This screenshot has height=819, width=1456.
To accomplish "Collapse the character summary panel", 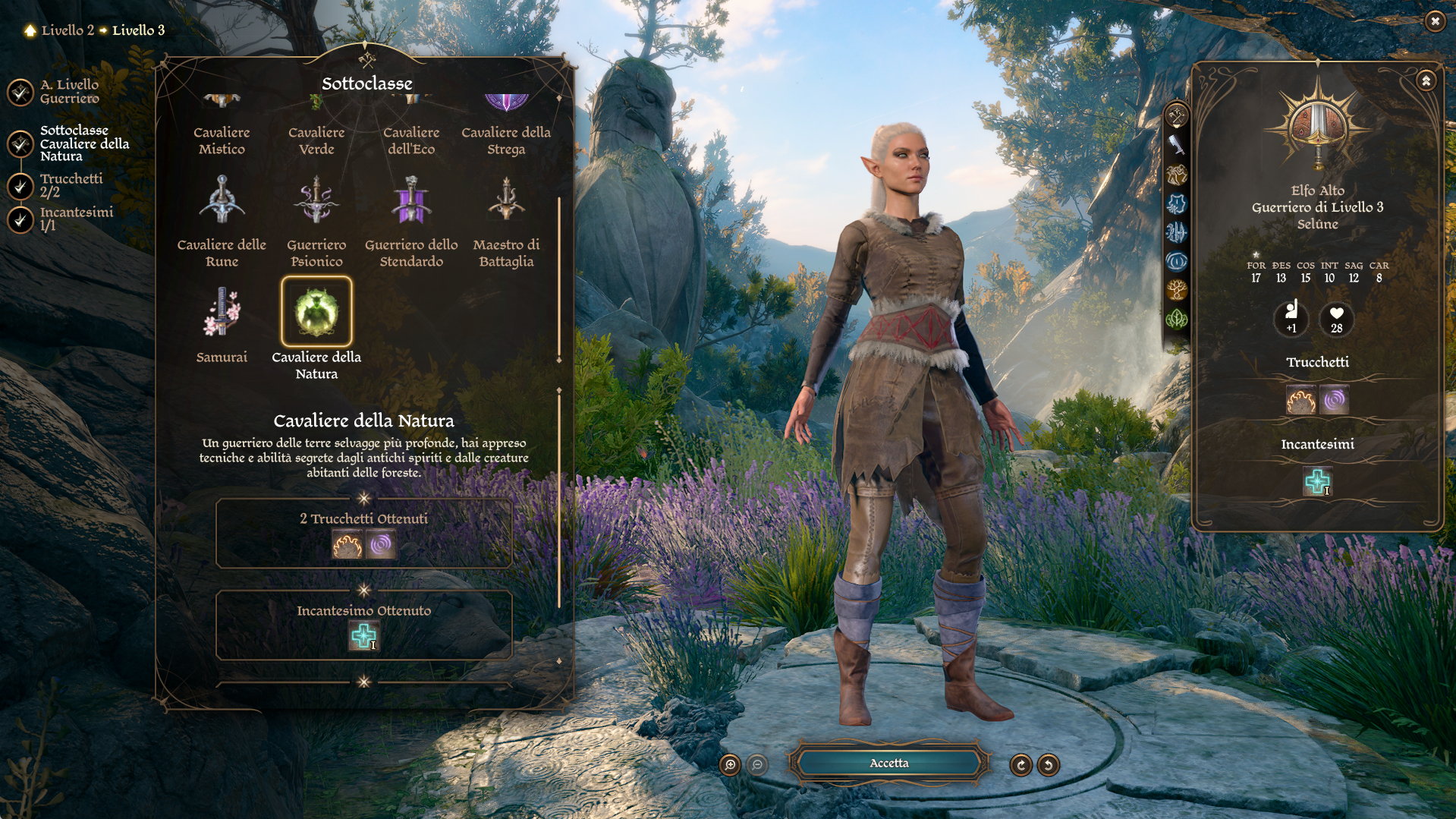I will click(x=1426, y=80).
